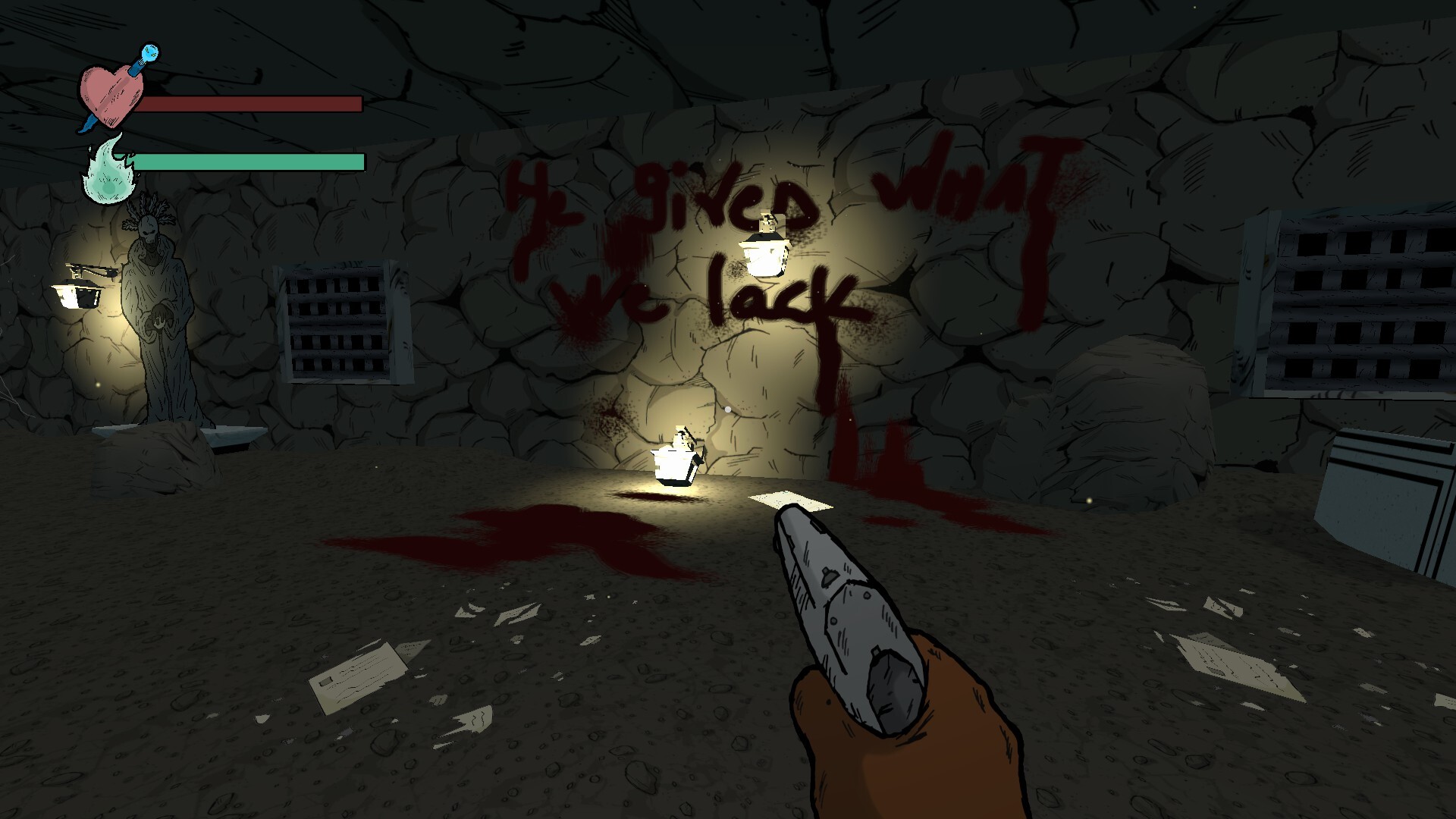Click the red health bar

click(x=250, y=105)
